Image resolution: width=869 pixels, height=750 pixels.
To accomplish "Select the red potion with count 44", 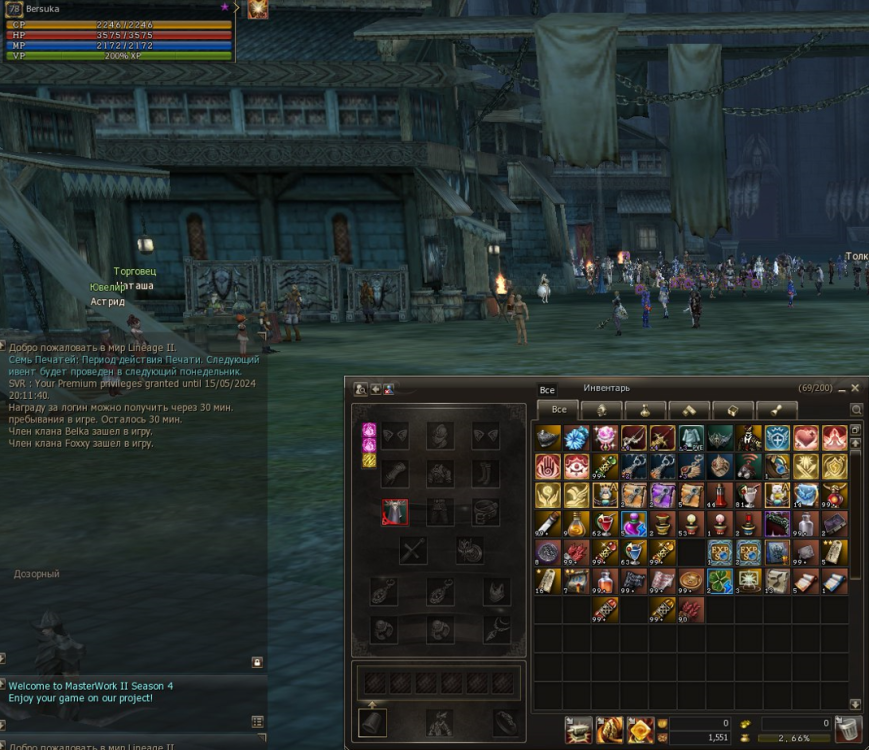I will (719, 495).
